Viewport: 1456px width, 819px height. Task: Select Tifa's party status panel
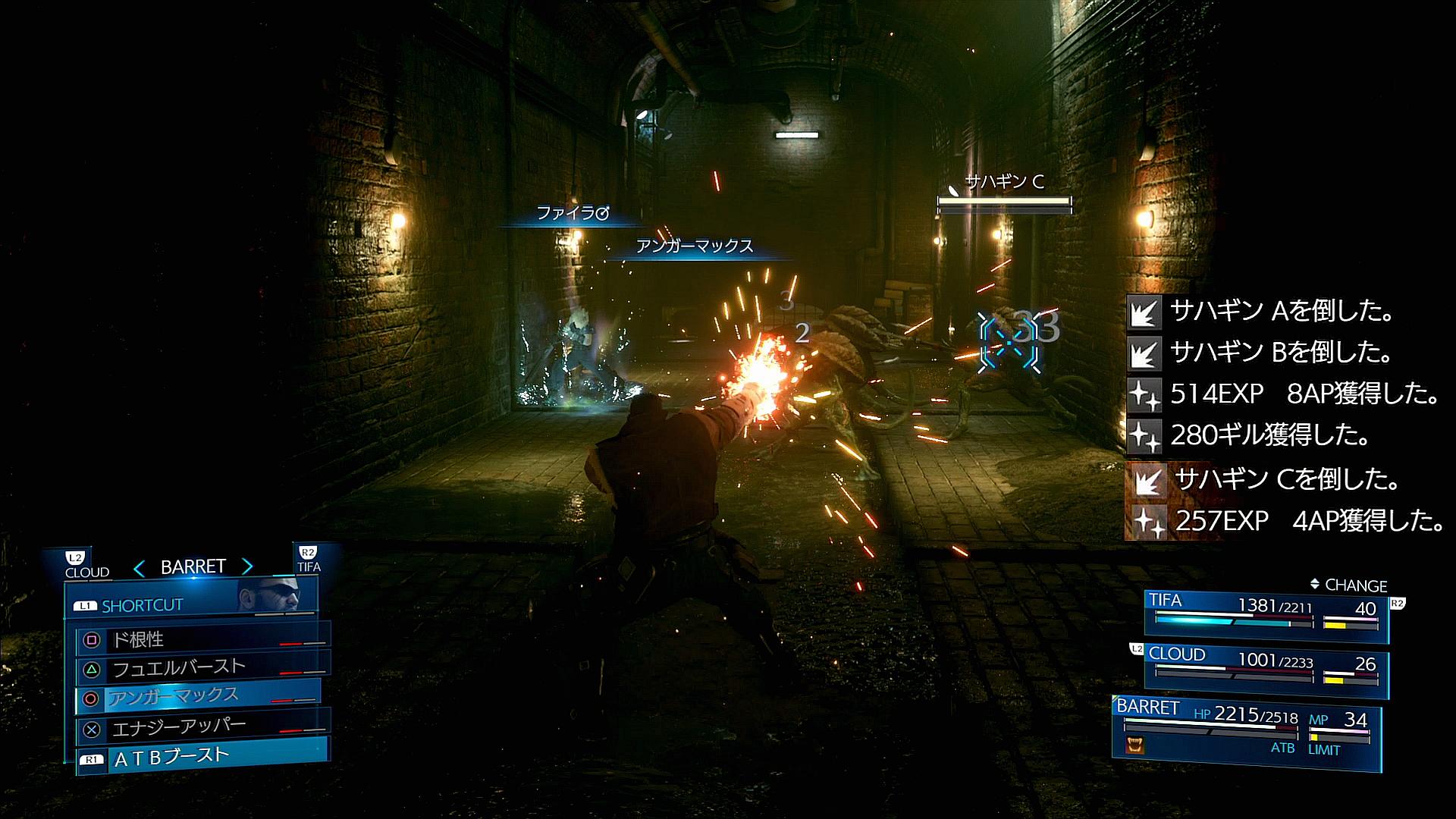tap(1265, 617)
